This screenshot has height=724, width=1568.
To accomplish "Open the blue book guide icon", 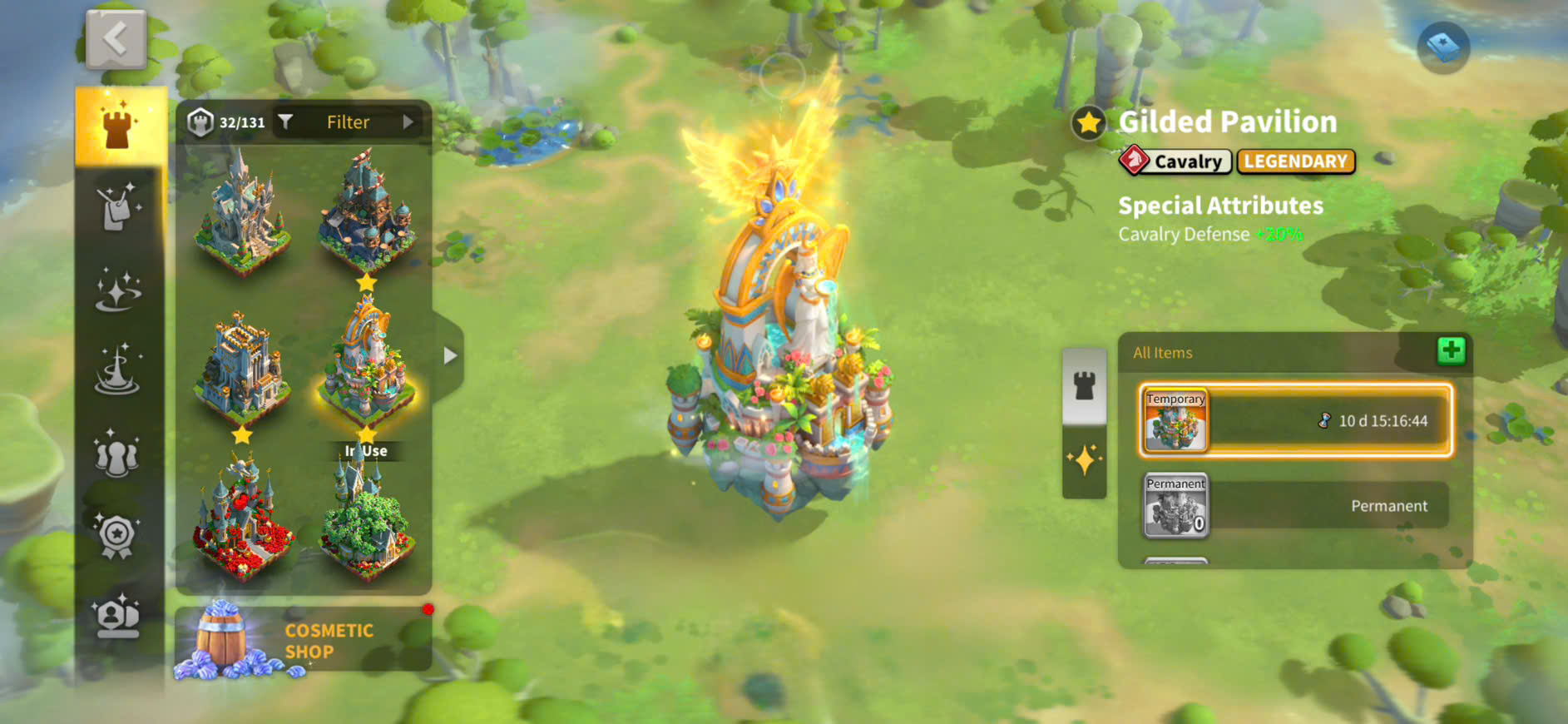I will pyautogui.click(x=1443, y=47).
